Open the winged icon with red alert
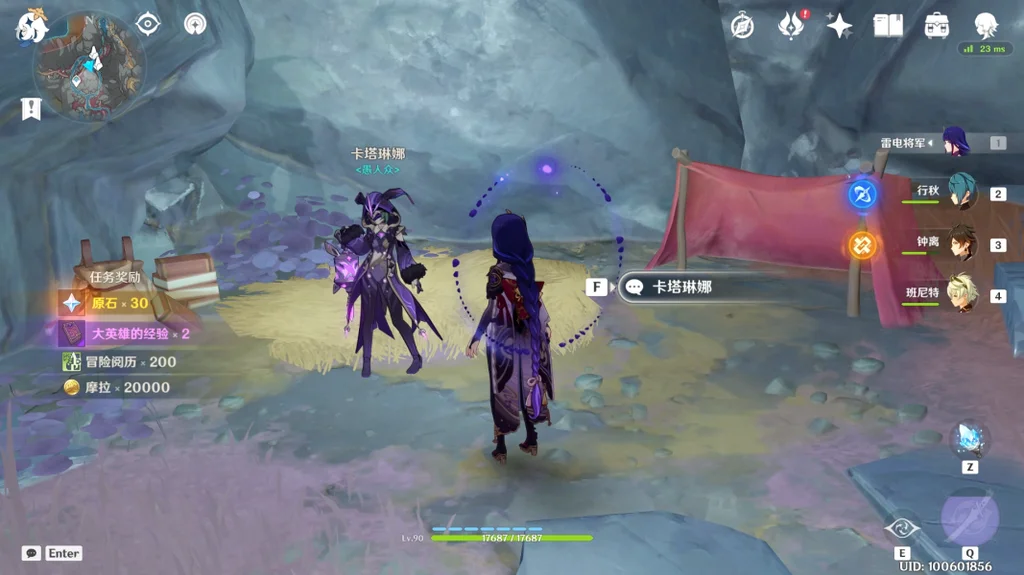This screenshot has width=1024, height=575. [x=791, y=26]
